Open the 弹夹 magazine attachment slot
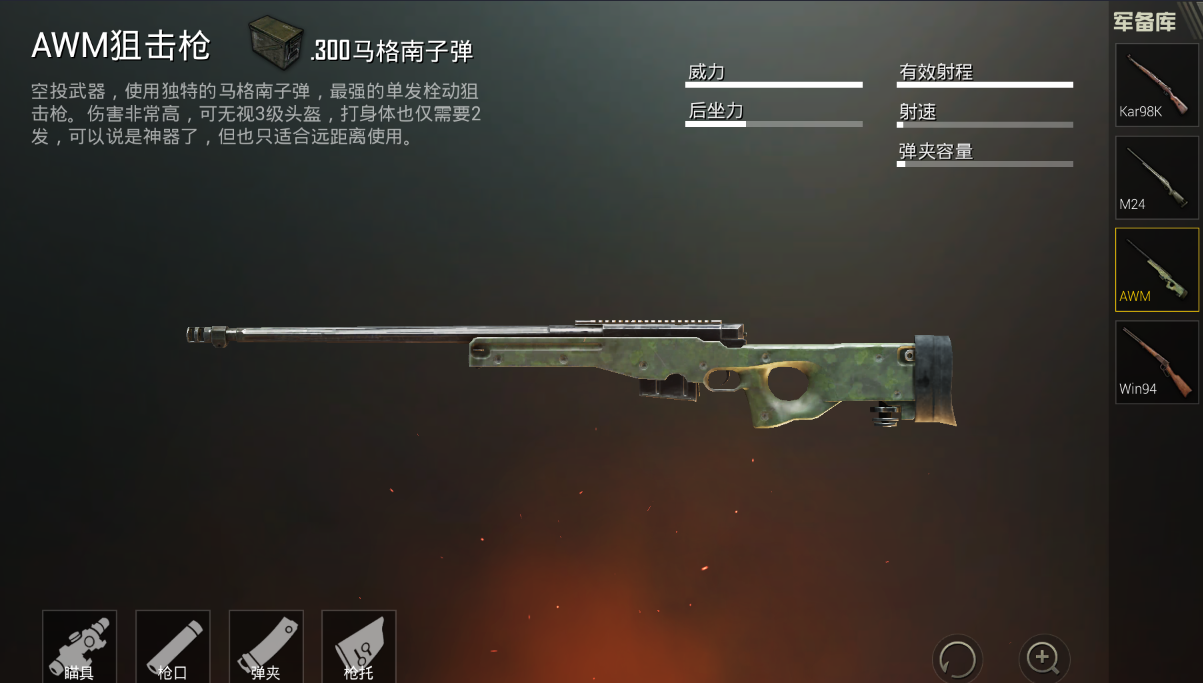Viewport: 1203px width, 683px height. pos(265,646)
